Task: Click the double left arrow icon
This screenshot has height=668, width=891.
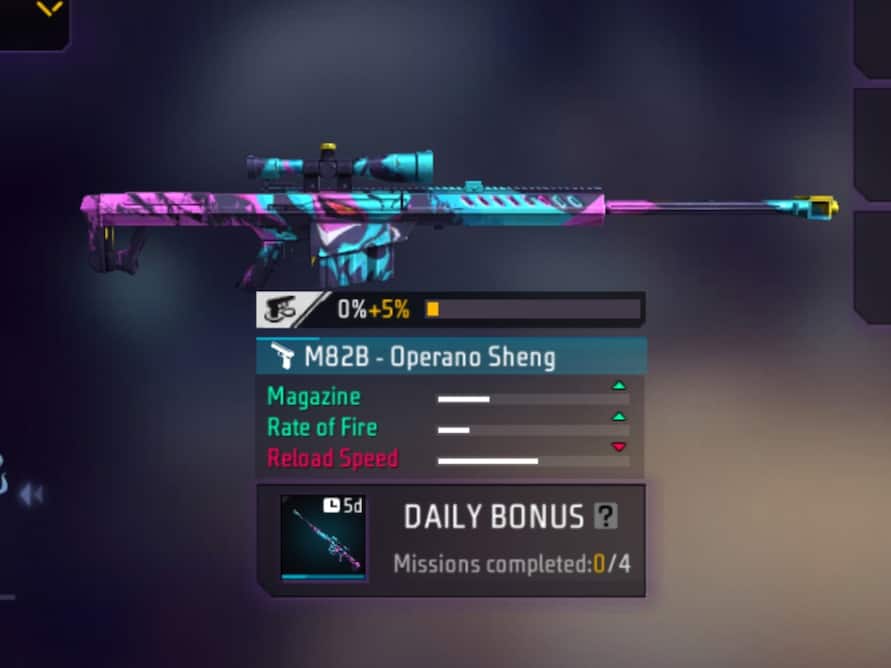Action: pos(31,494)
